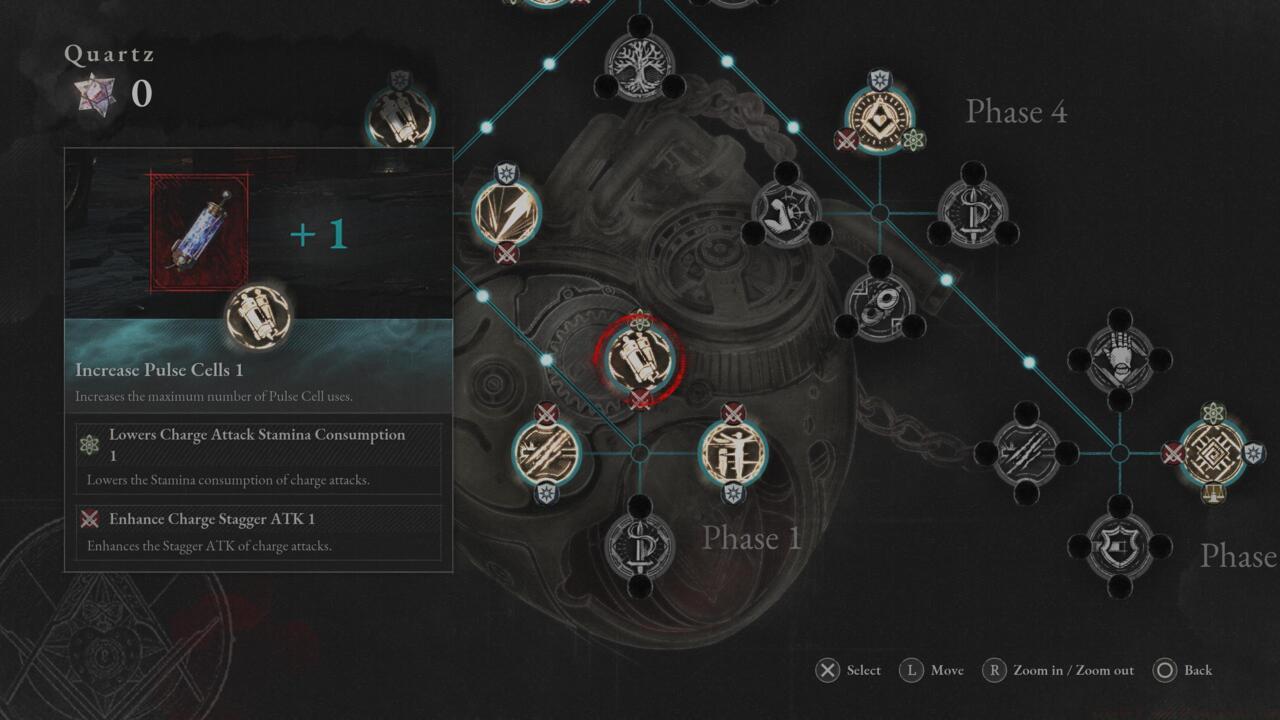Pick the glowing claw slash node

tap(546, 452)
